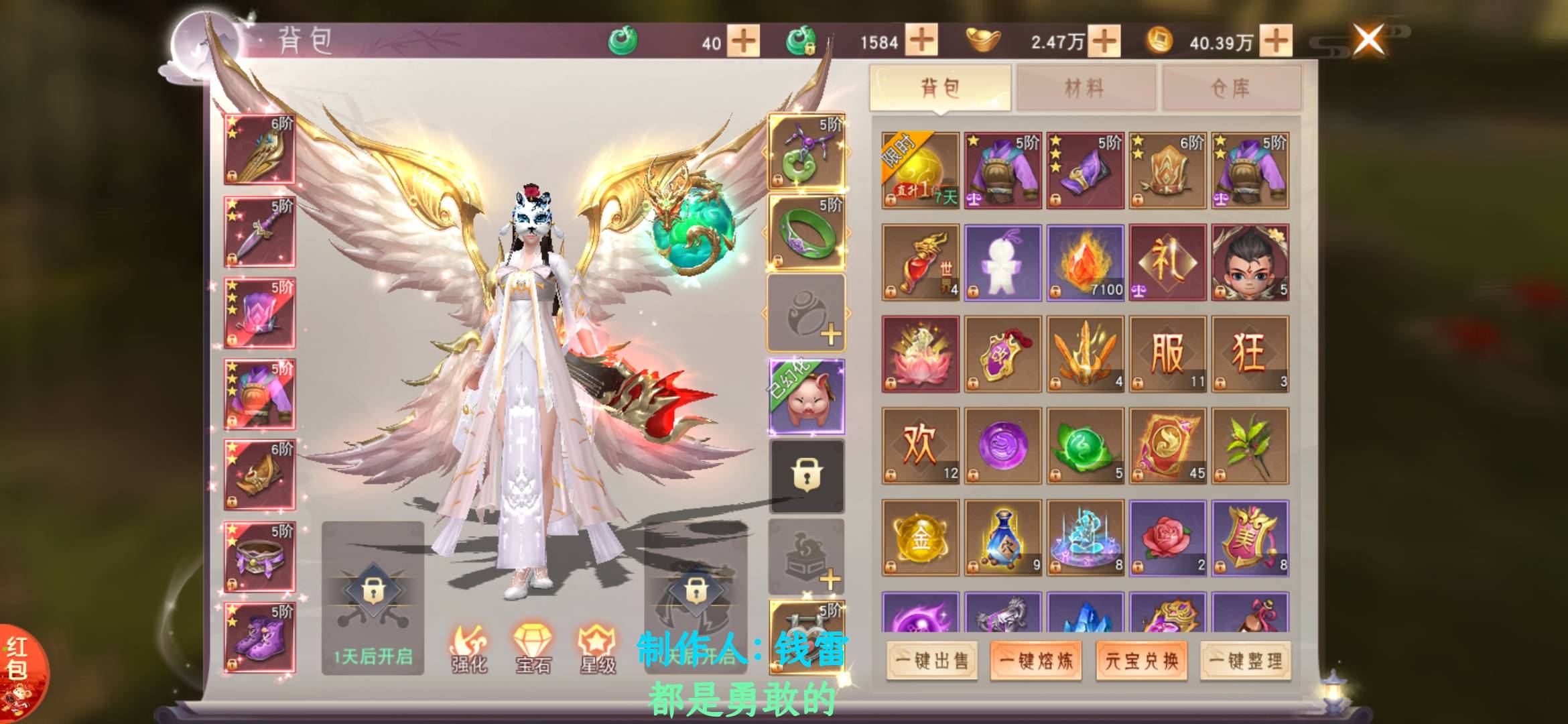Select the red rose item slot
1568x724 pixels.
pyautogui.click(x=1167, y=538)
